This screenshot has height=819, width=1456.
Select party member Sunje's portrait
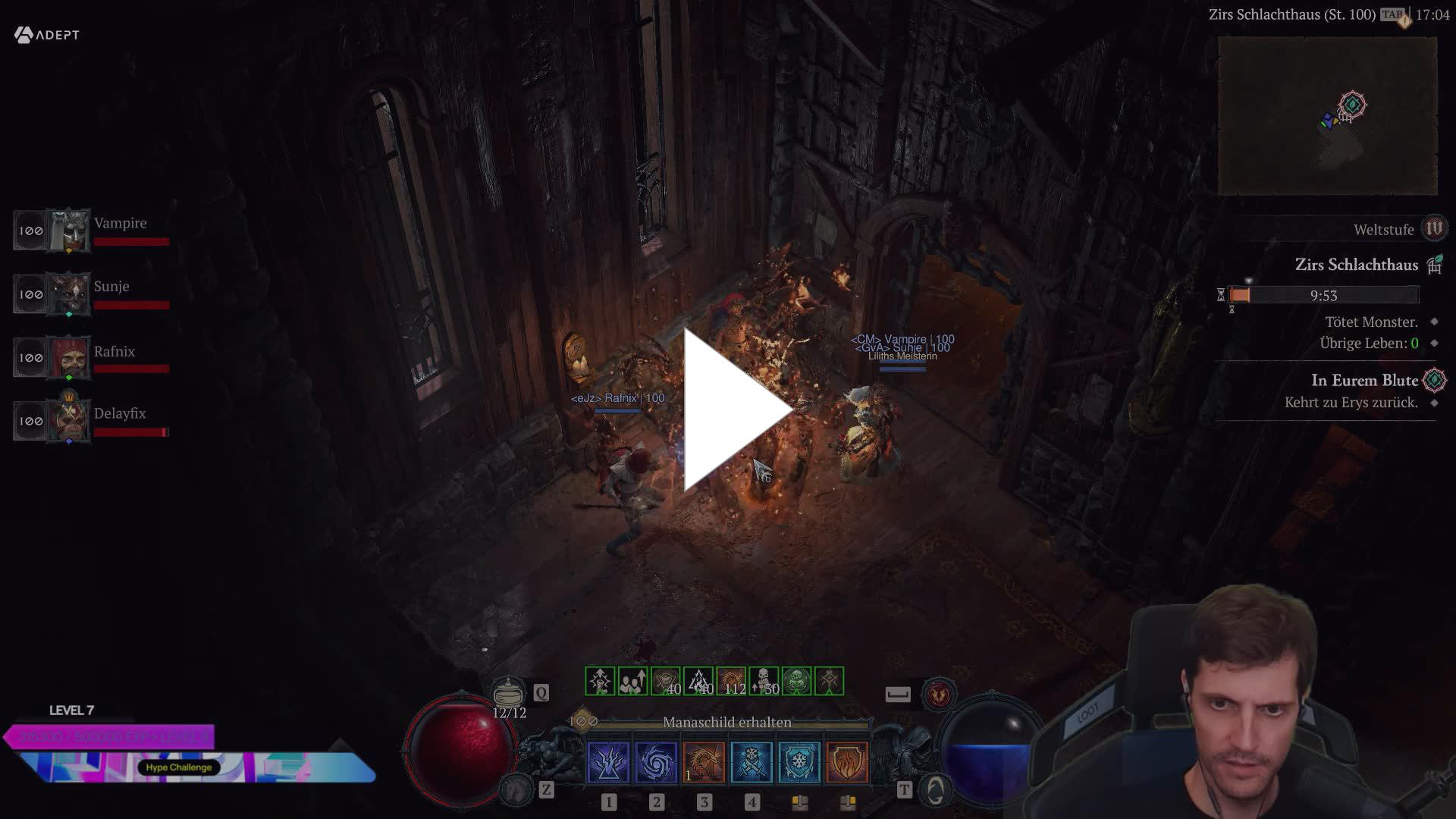coord(69,294)
